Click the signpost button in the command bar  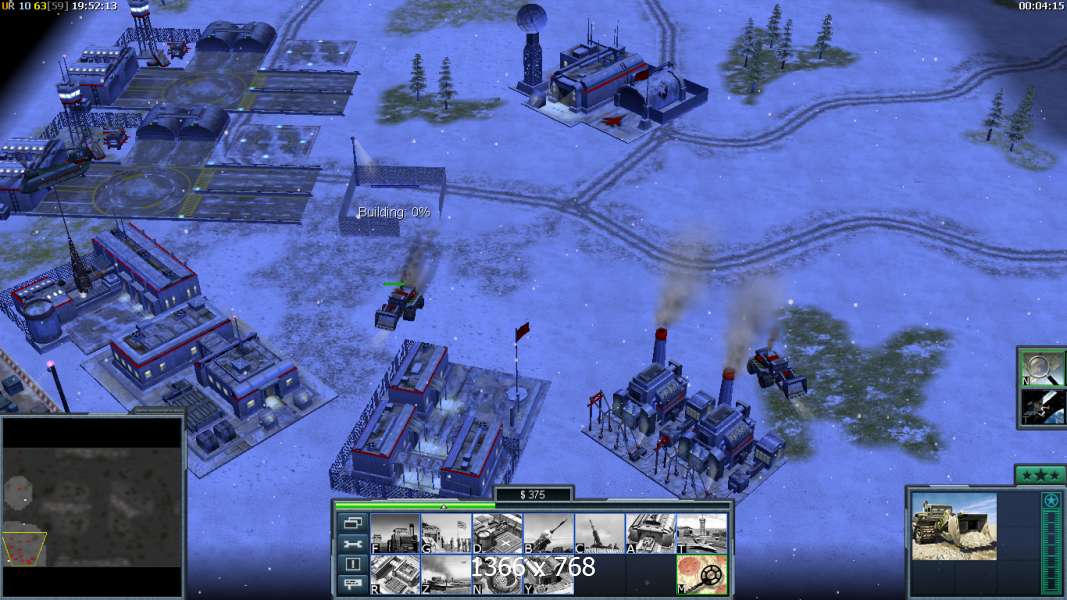(x=353, y=584)
